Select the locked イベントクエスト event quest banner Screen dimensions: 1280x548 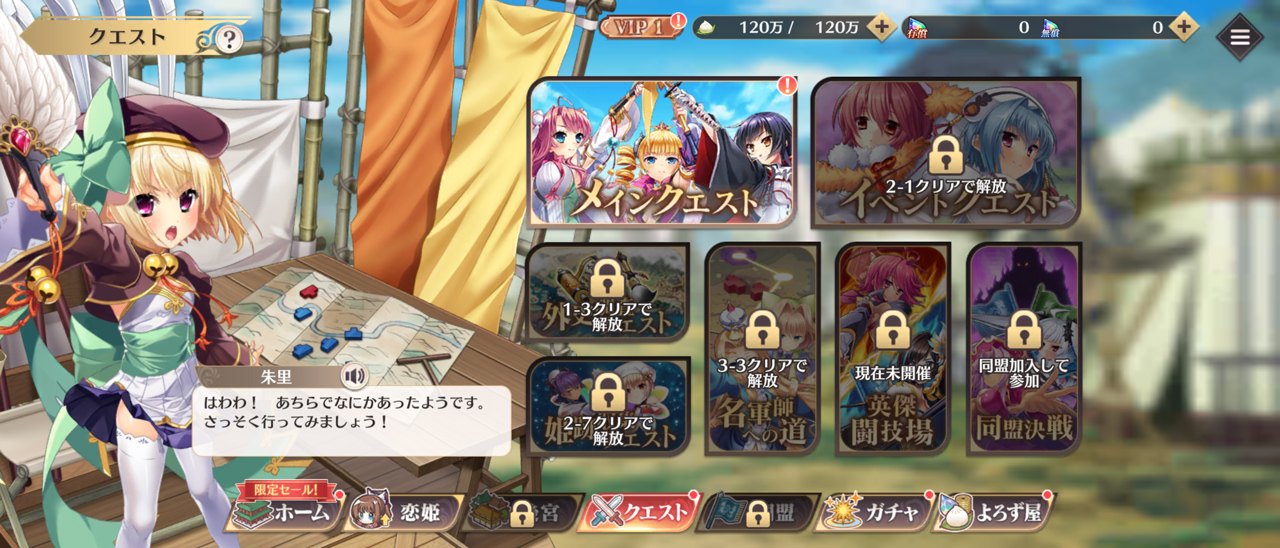(x=946, y=153)
